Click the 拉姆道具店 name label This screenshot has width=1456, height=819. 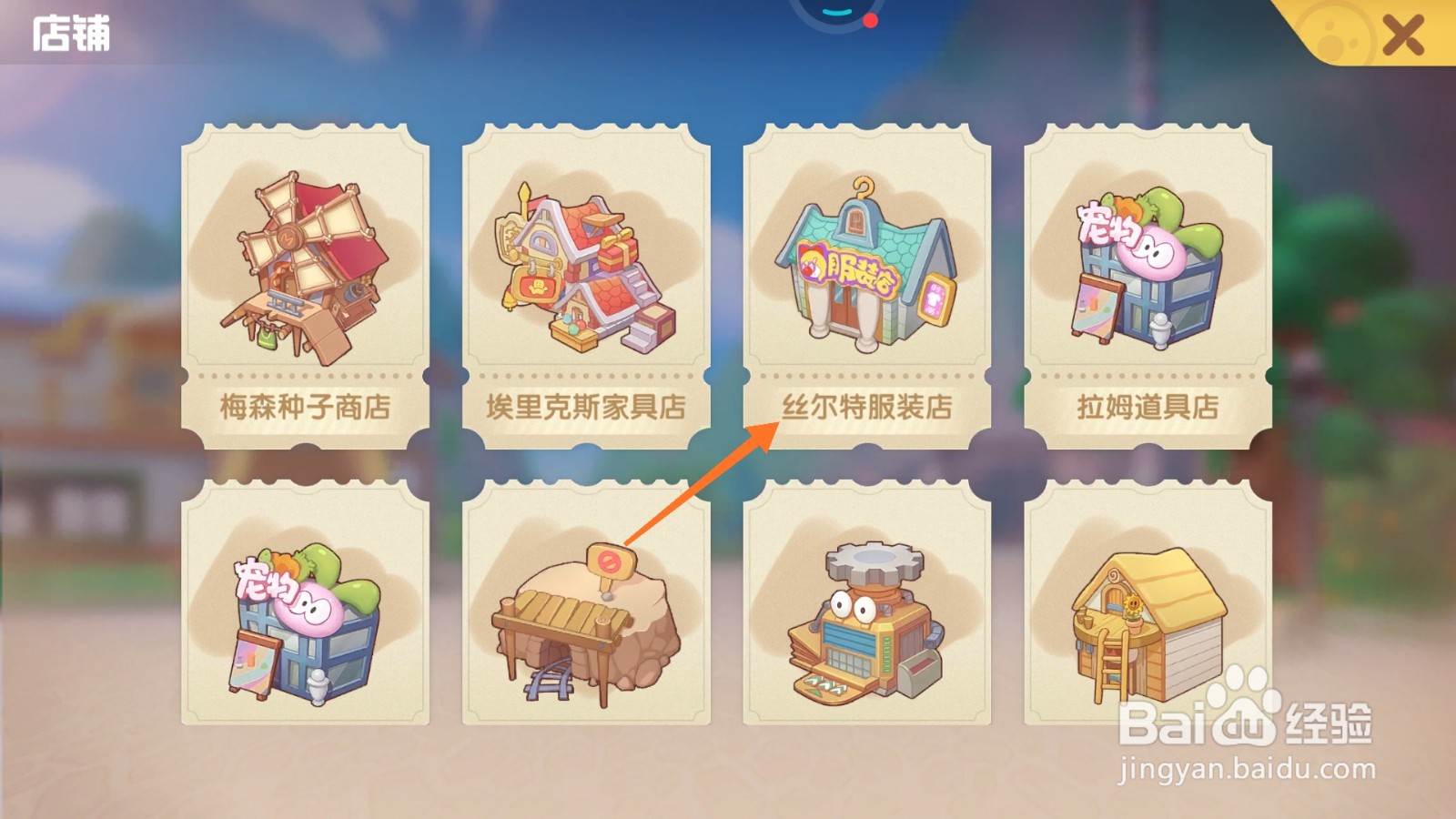pyautogui.click(x=1145, y=409)
